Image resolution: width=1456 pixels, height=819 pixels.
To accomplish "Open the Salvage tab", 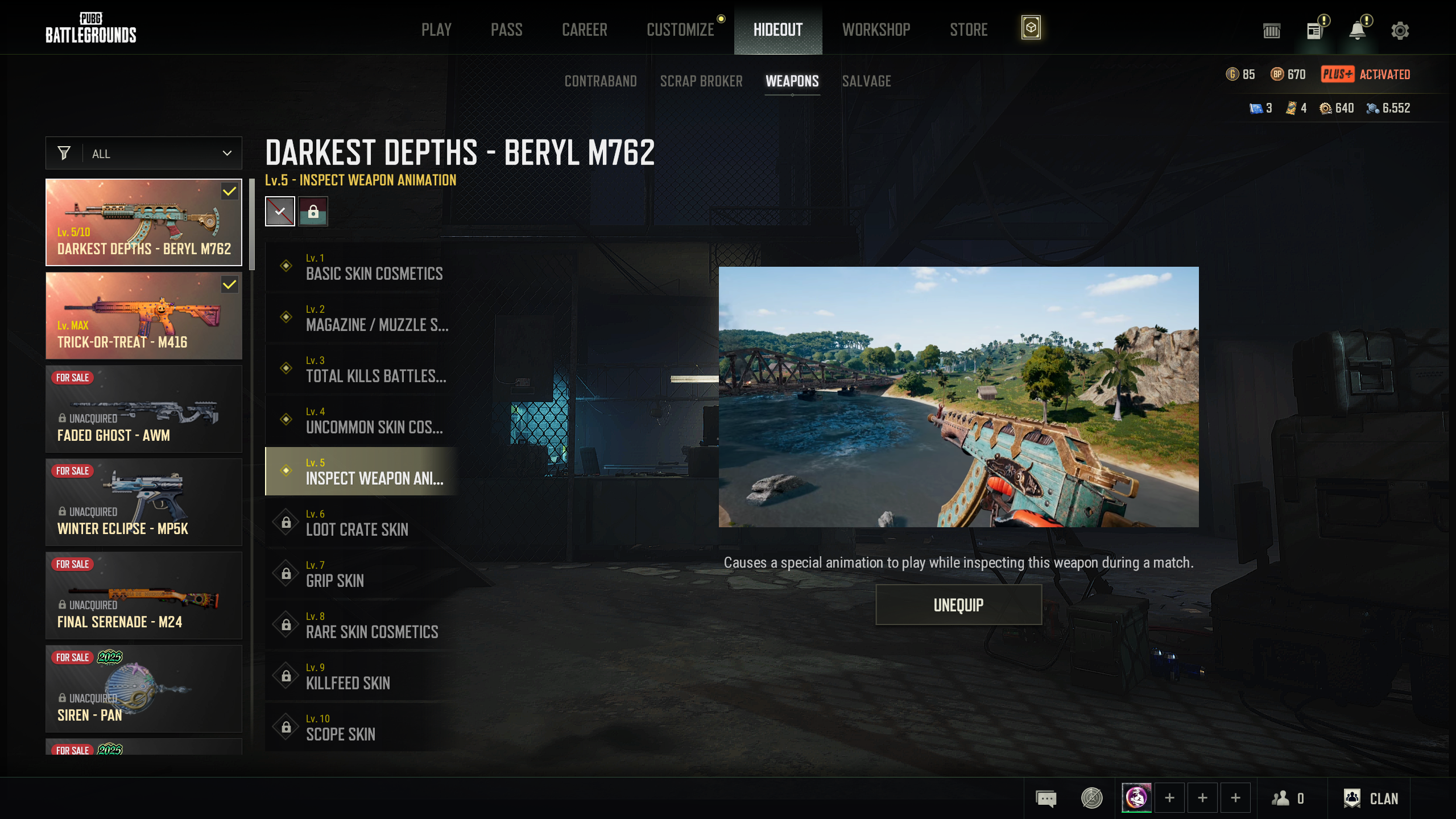I will tap(866, 81).
